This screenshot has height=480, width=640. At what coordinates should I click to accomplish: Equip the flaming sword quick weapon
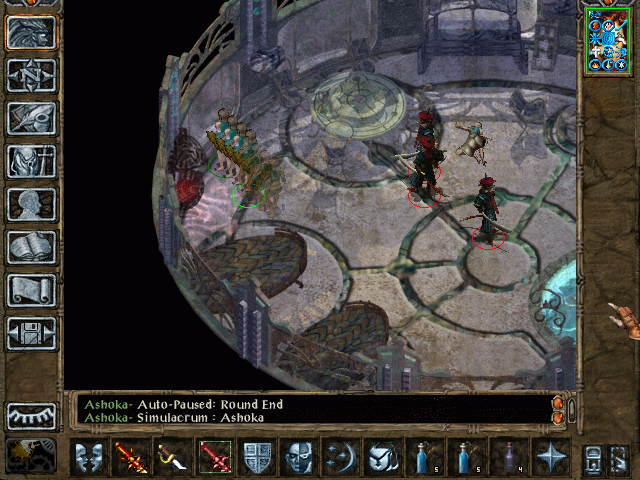coord(133,457)
